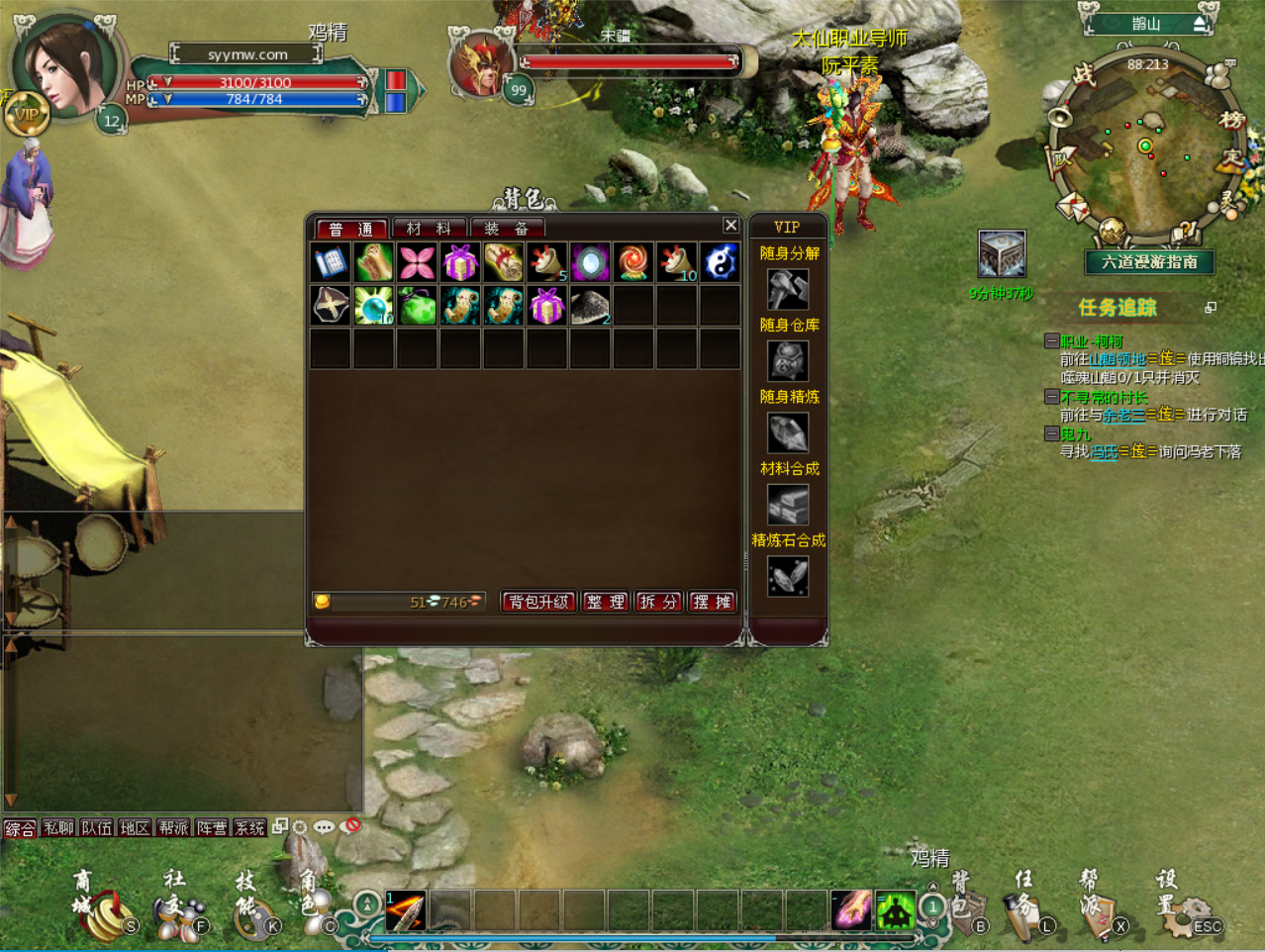Open 随身仓库 portable storage icon
Screen dimensions: 1265x952
[788, 361]
